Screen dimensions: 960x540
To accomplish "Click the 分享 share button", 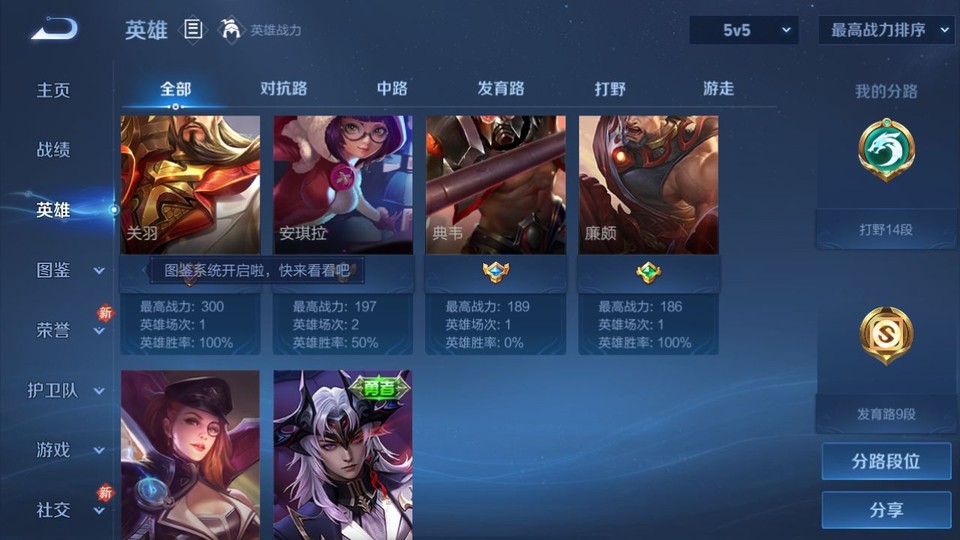I will coord(886,510).
